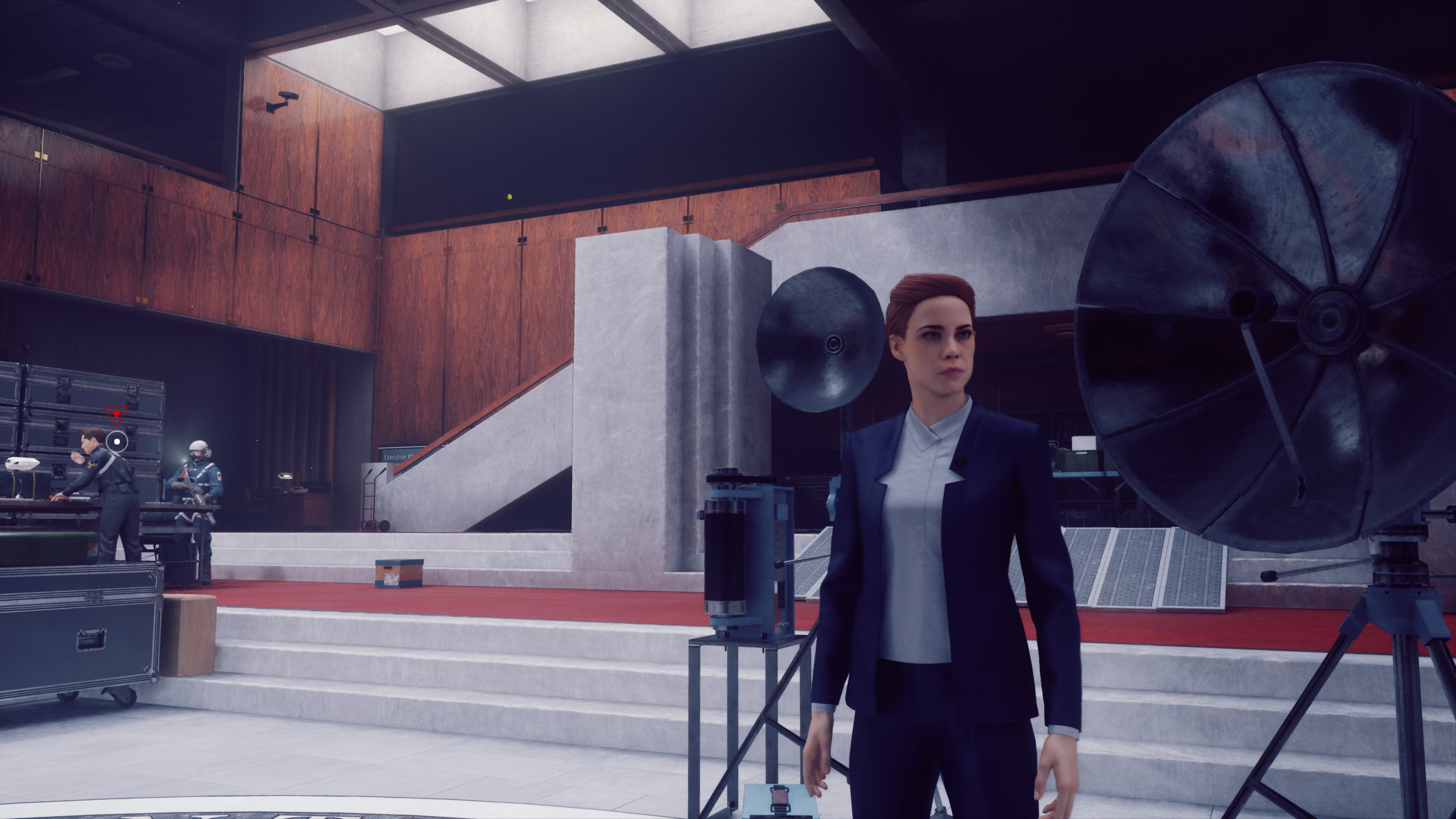The image size is (1456, 819).
Task: Click the white circular interaction prompt
Action: (x=118, y=440)
